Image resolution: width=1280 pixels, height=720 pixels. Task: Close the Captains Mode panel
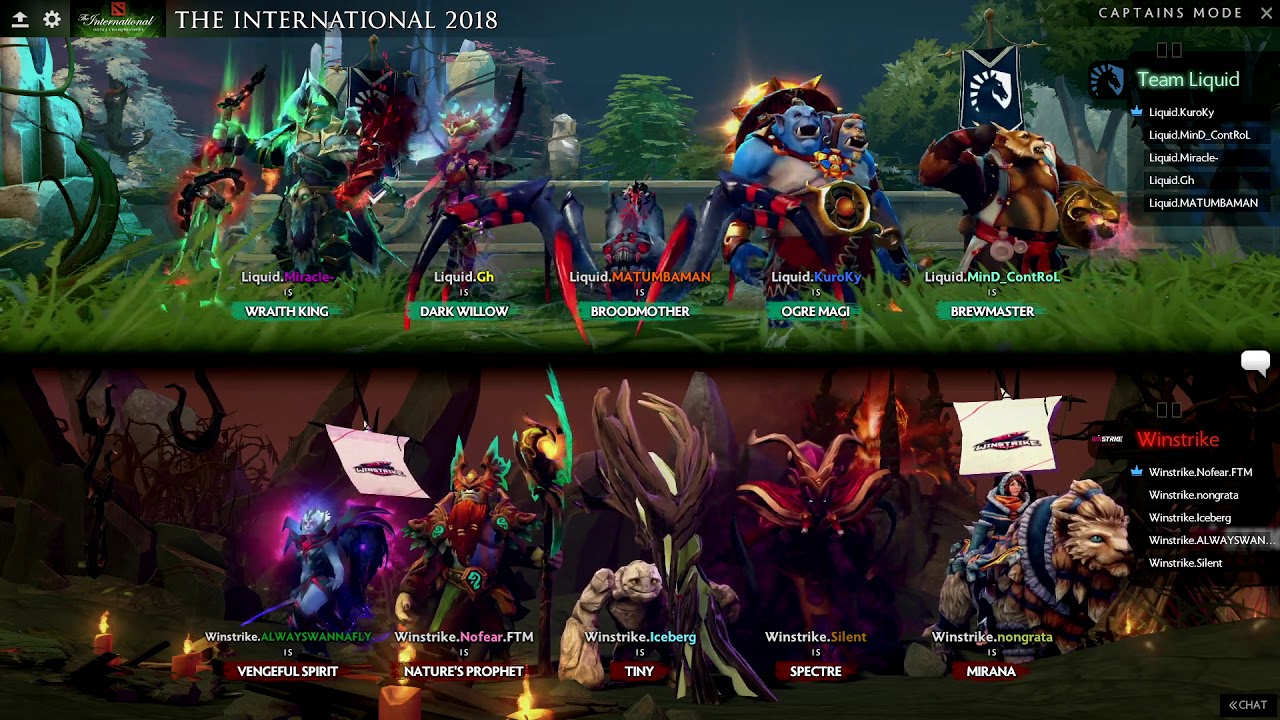[1264, 13]
